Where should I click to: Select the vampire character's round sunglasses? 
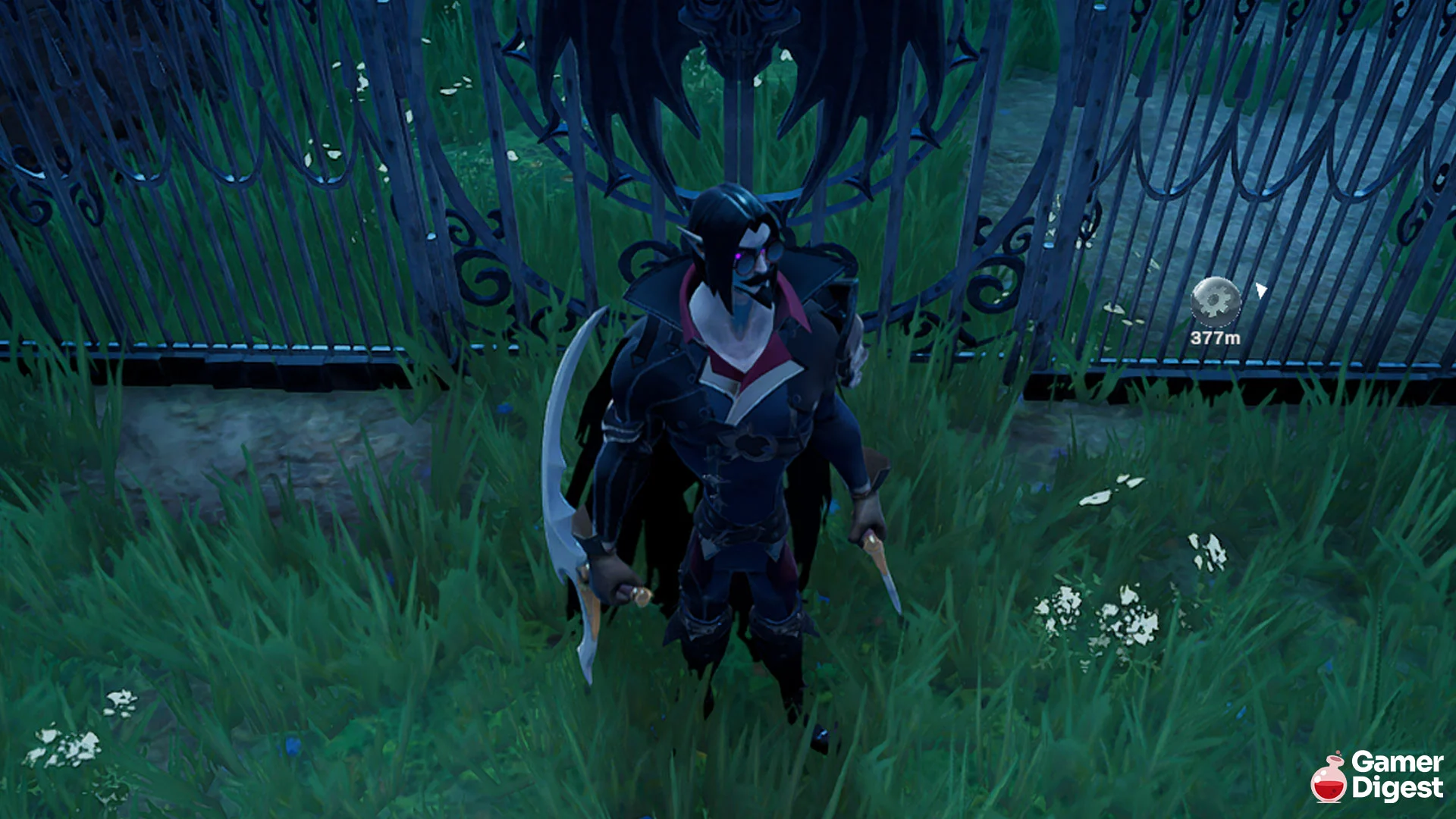(x=758, y=259)
